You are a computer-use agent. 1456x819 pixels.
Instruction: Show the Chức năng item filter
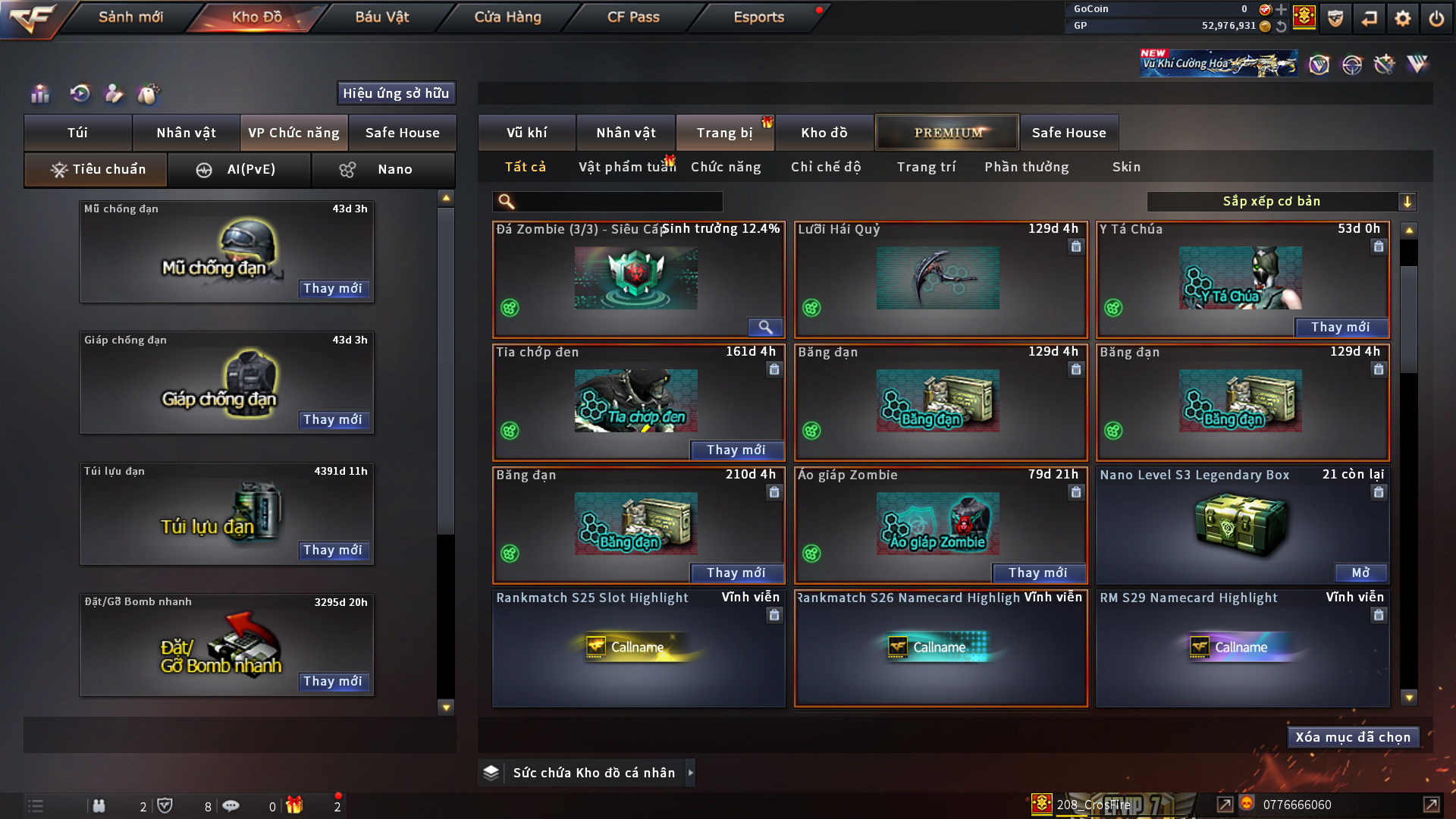coord(726,167)
